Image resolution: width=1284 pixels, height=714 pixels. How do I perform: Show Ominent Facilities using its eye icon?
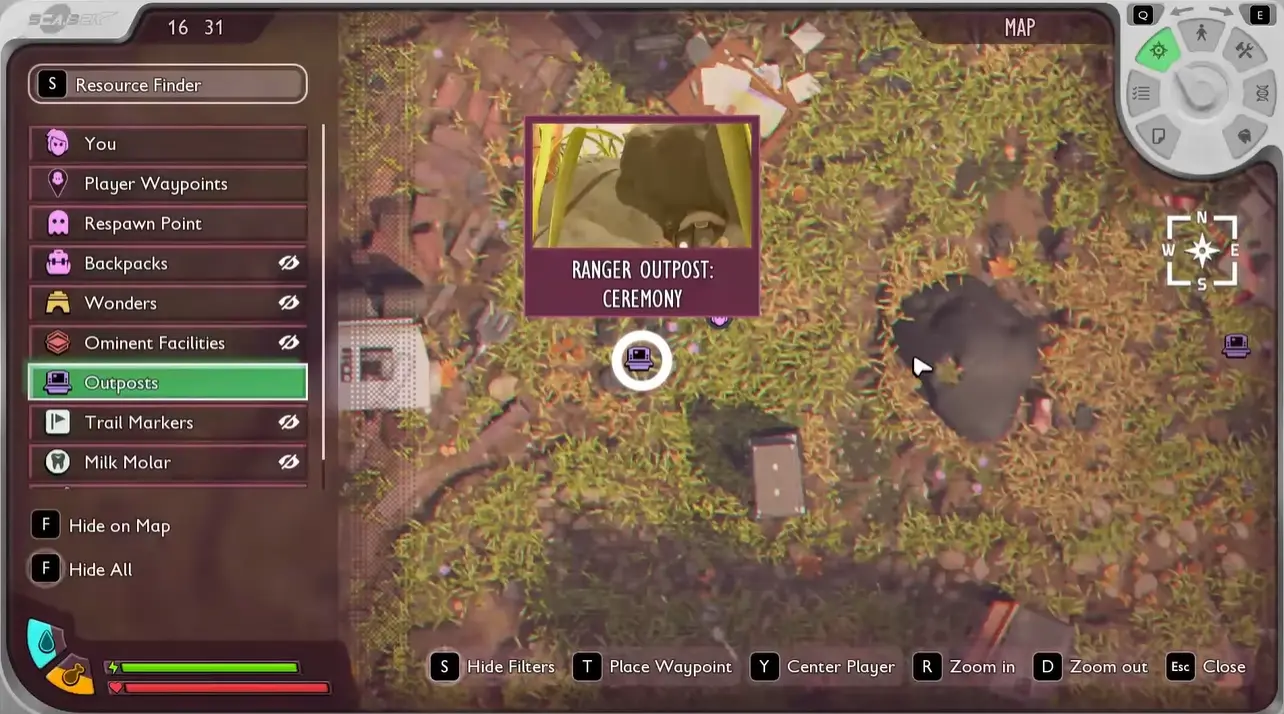coord(289,343)
